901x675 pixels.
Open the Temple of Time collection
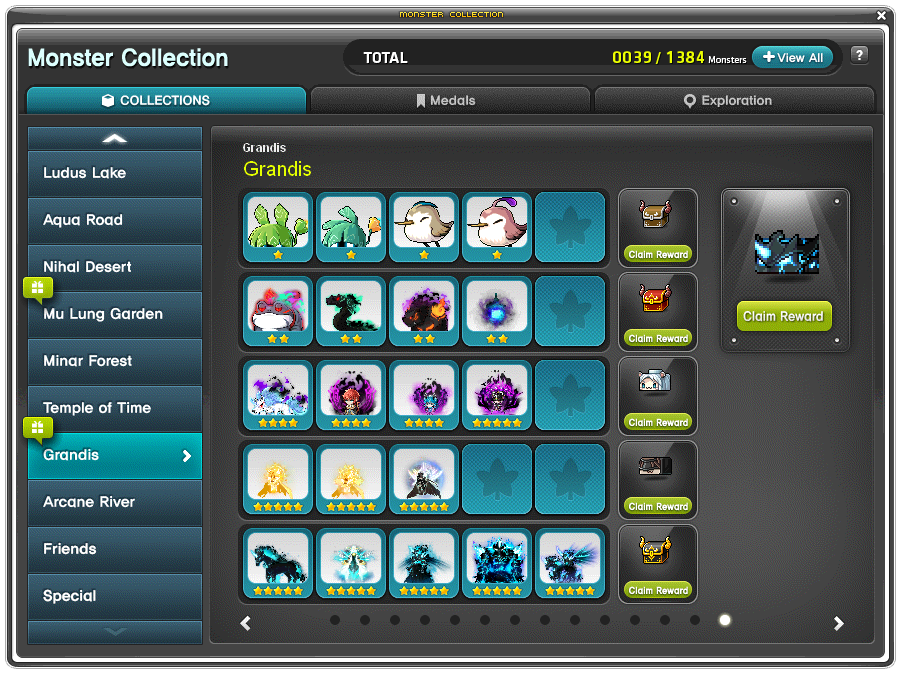click(115, 408)
